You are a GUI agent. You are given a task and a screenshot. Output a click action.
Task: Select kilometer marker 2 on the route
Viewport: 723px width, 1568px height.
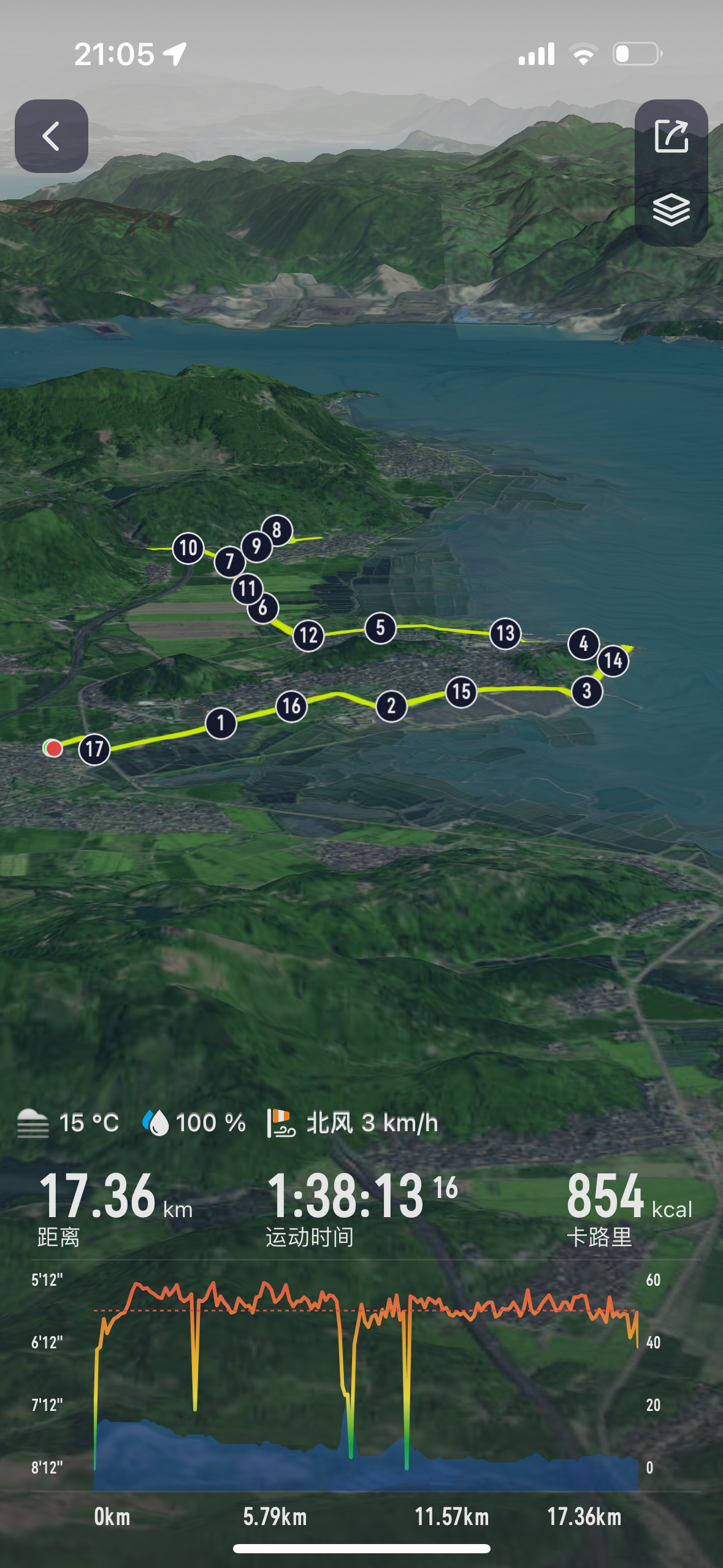[x=391, y=706]
